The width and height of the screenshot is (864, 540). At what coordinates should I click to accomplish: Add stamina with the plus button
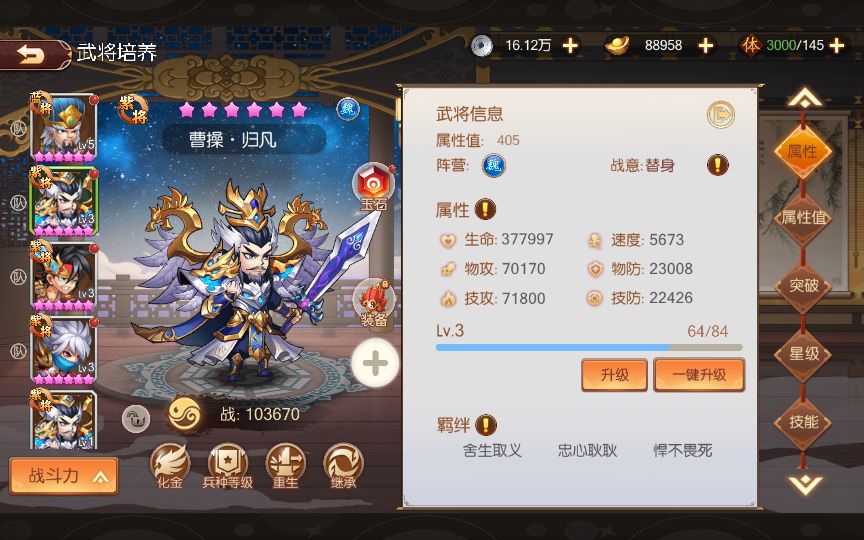click(x=837, y=45)
